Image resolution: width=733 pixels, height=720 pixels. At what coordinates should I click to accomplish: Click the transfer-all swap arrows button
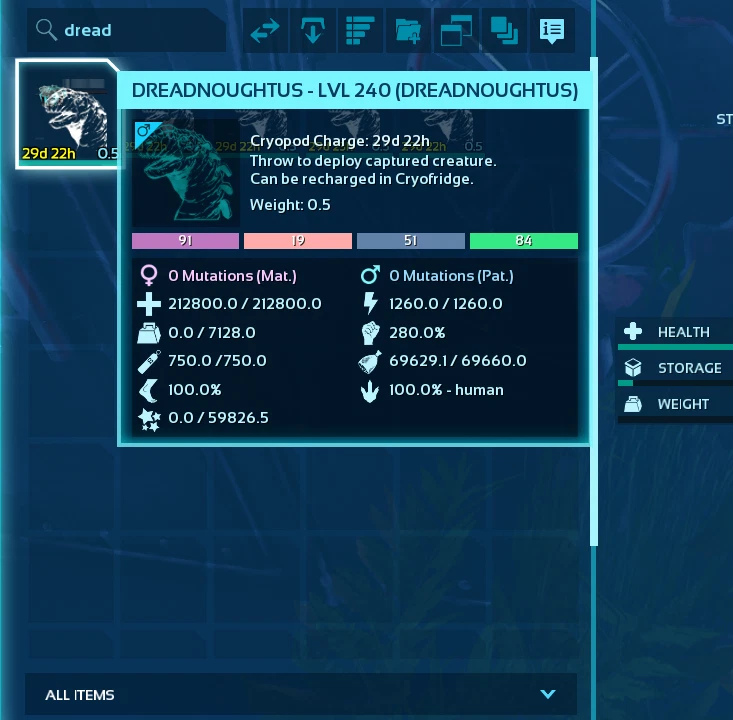click(265, 31)
